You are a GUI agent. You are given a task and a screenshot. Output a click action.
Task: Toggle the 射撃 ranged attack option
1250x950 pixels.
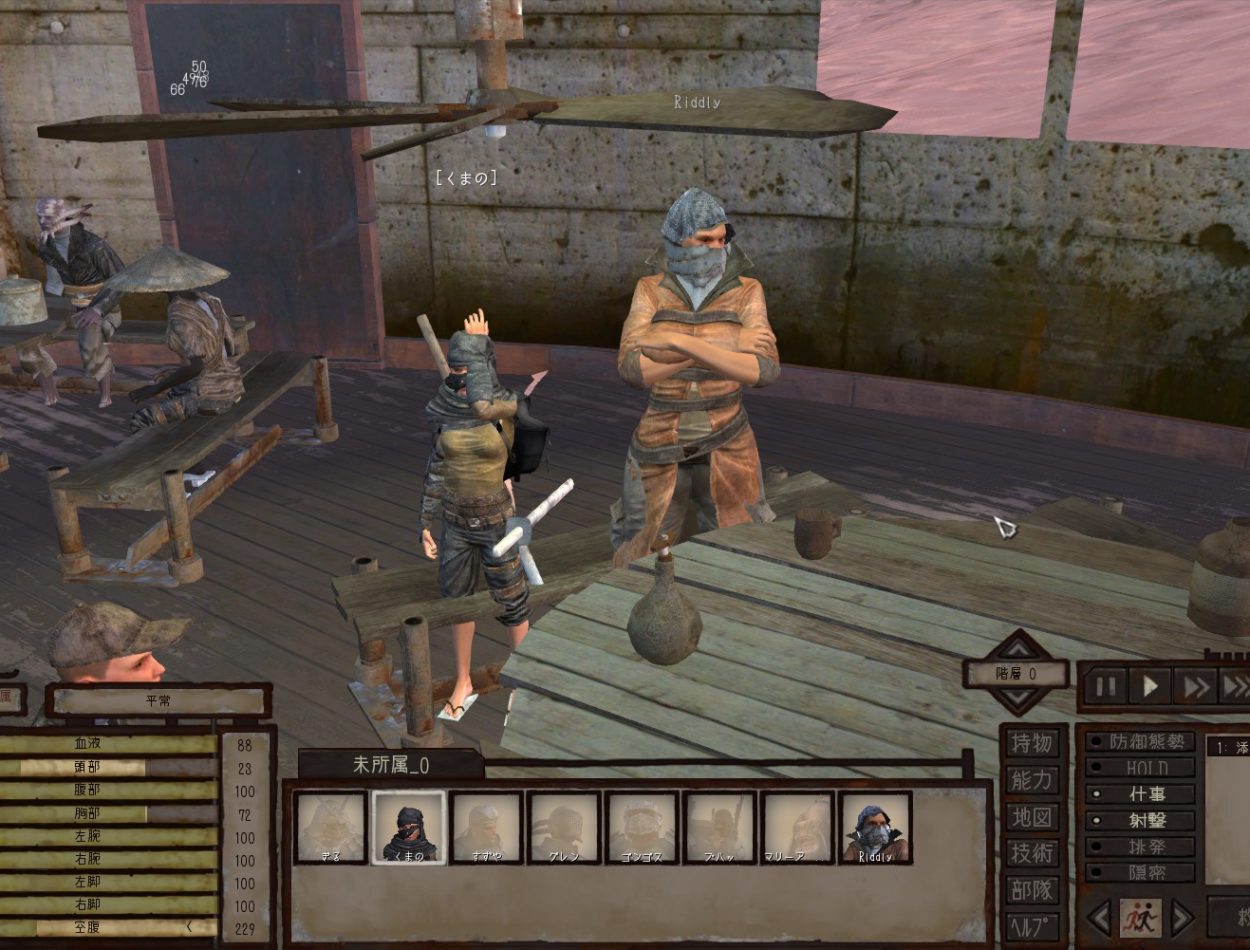coord(1141,820)
